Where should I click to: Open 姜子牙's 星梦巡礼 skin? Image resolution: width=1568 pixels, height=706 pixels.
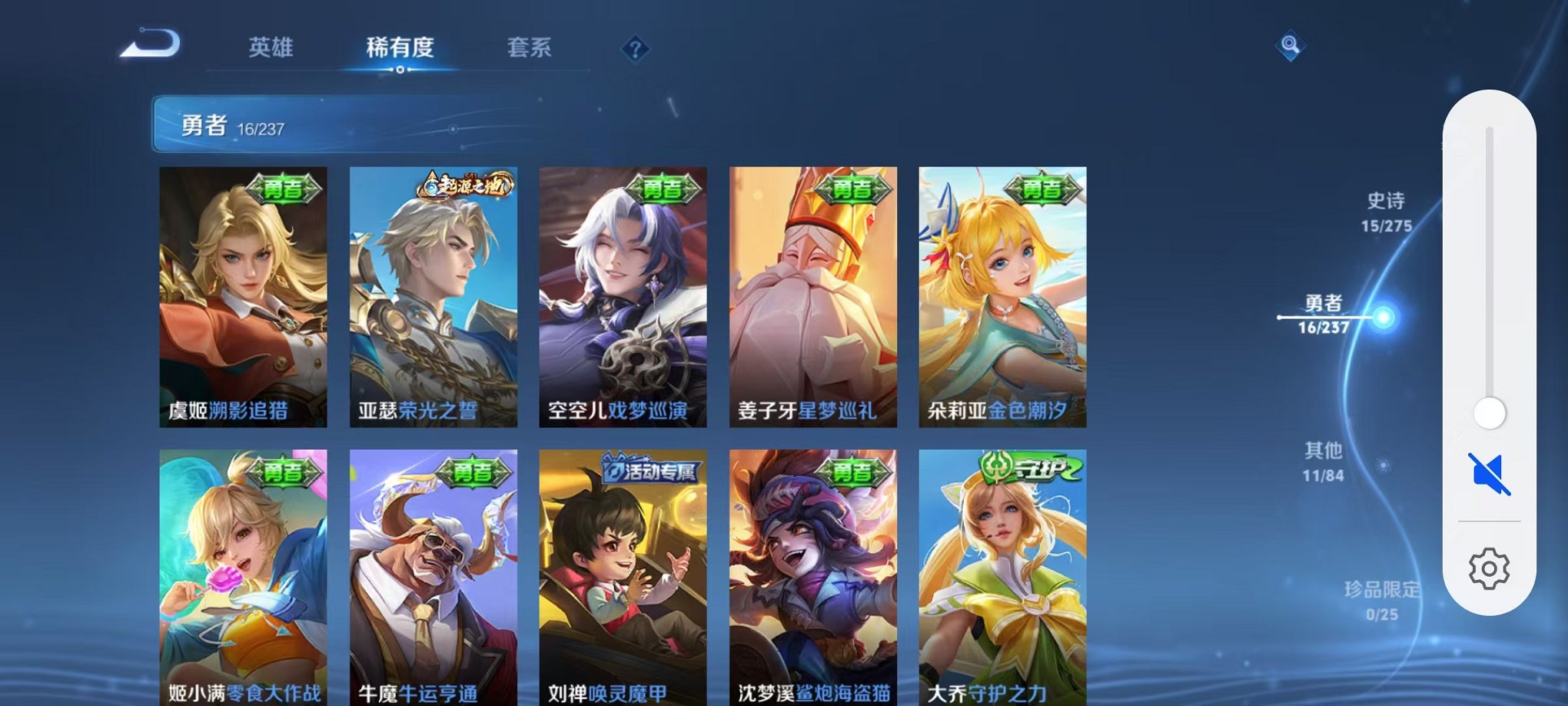809,296
